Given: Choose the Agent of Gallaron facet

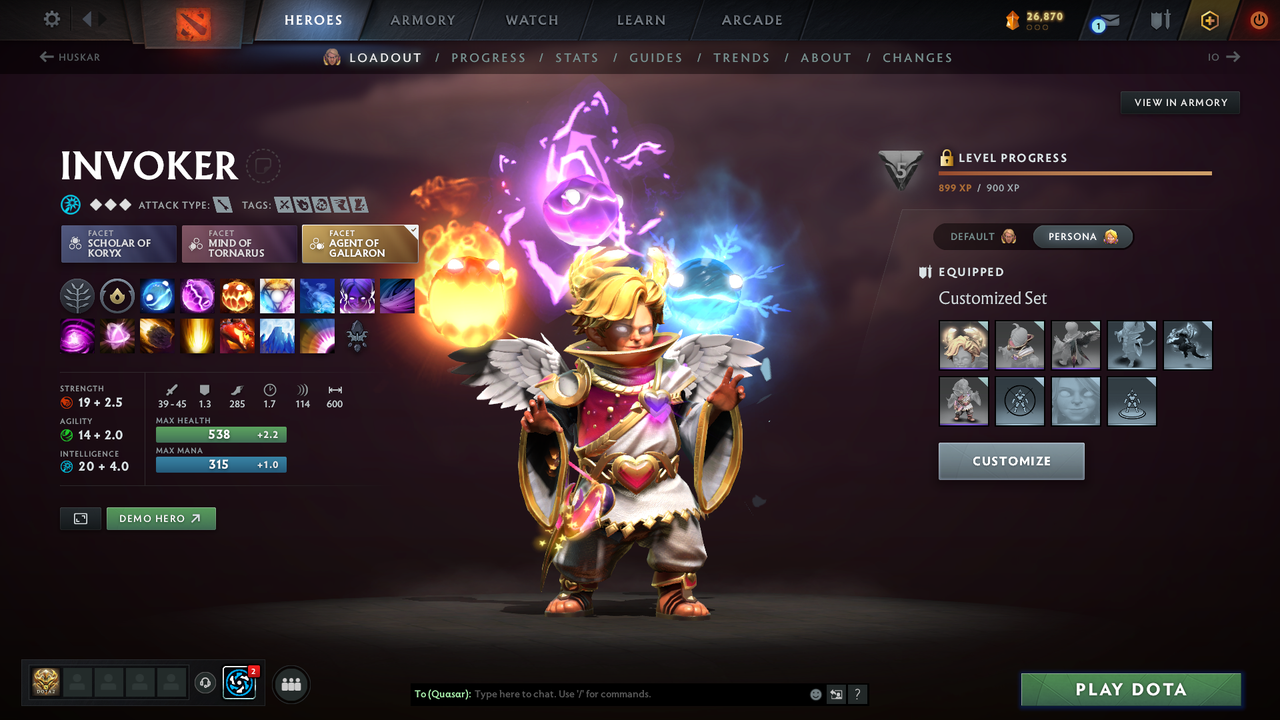Looking at the screenshot, I should tap(360, 243).
